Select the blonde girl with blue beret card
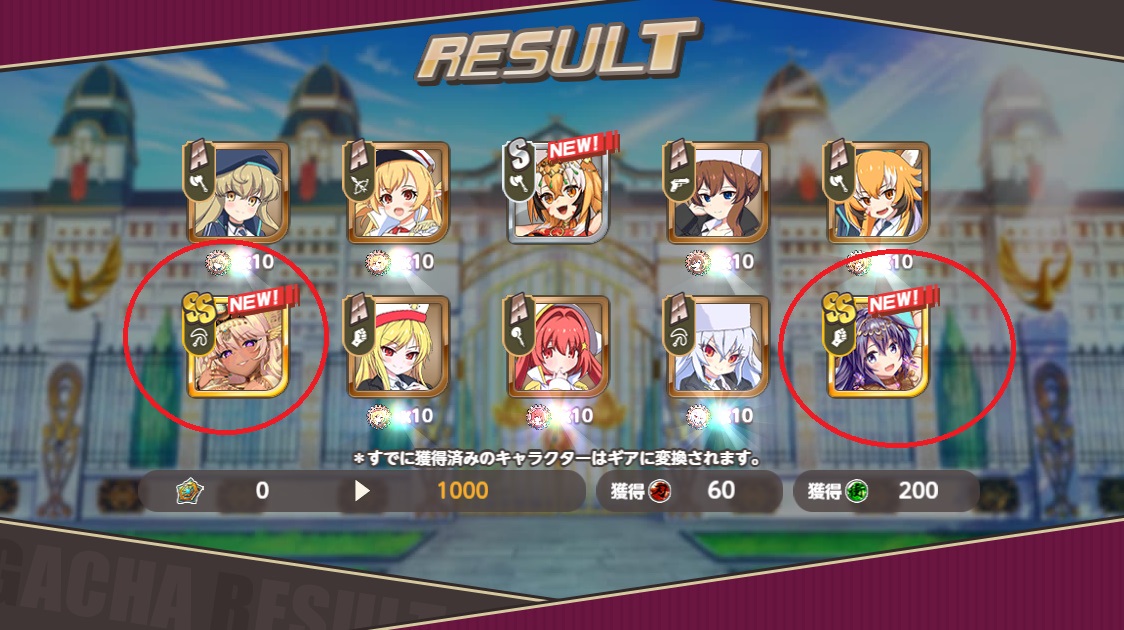This screenshot has width=1124, height=630. (x=238, y=192)
